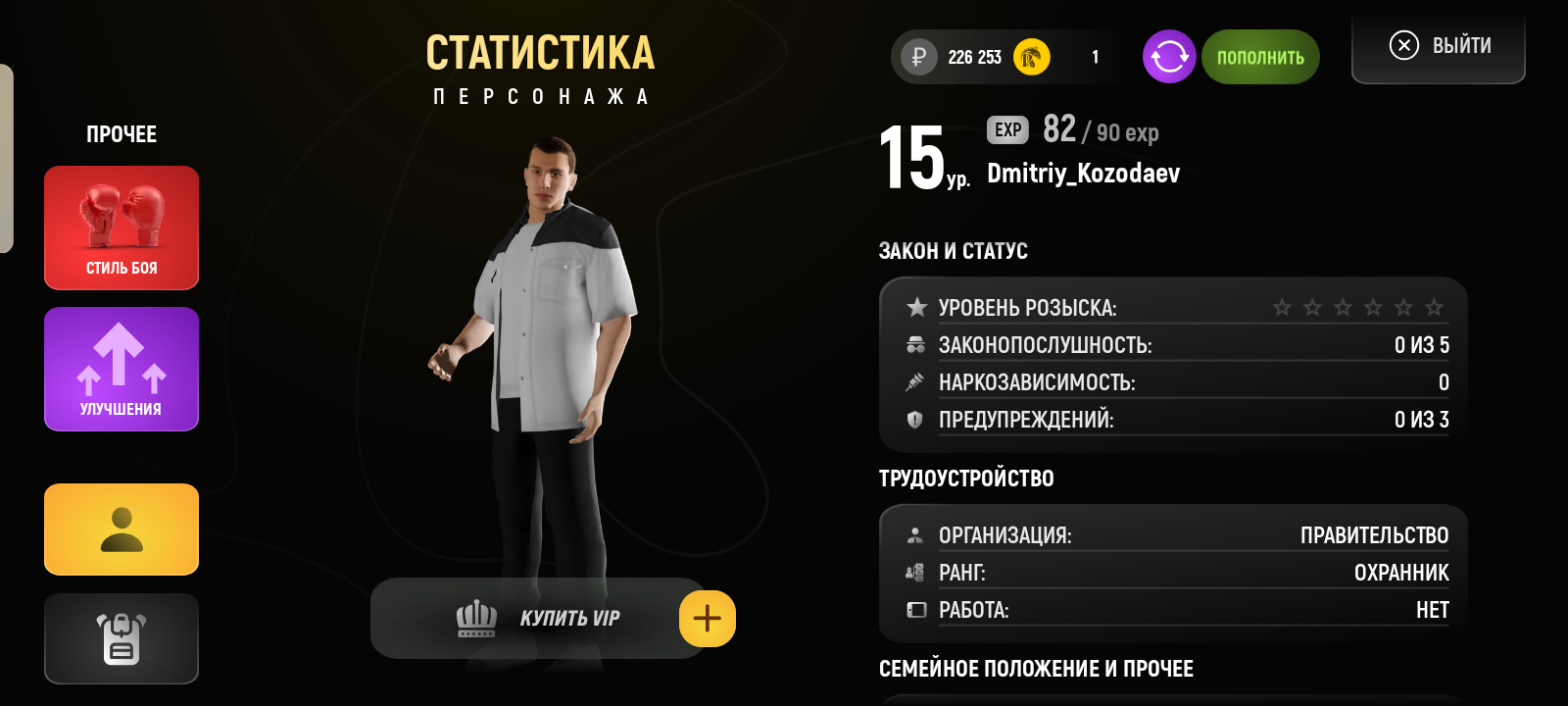
Task: Open the purple УЛУЧШЕНИЯ upgrades panel
Action: click(121, 369)
